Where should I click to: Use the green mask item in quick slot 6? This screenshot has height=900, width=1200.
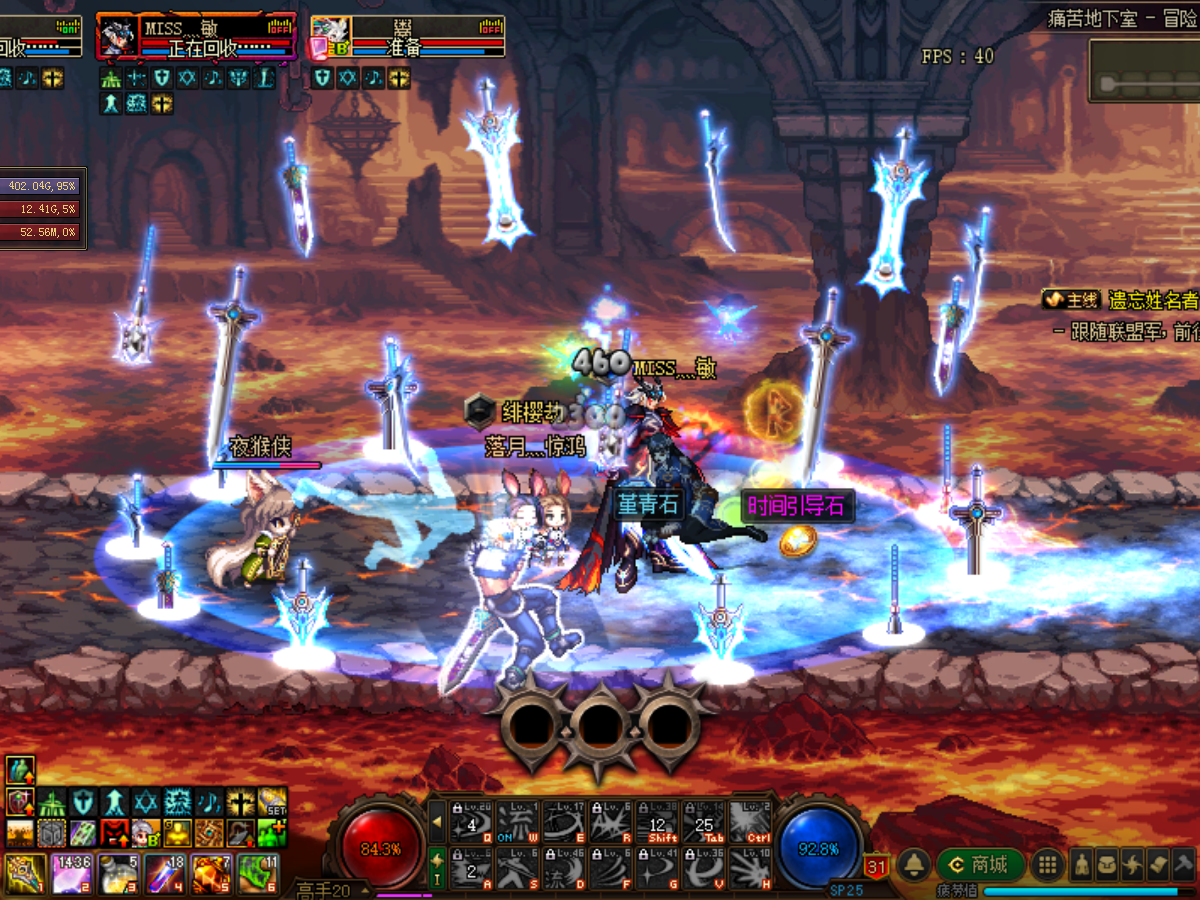258,873
